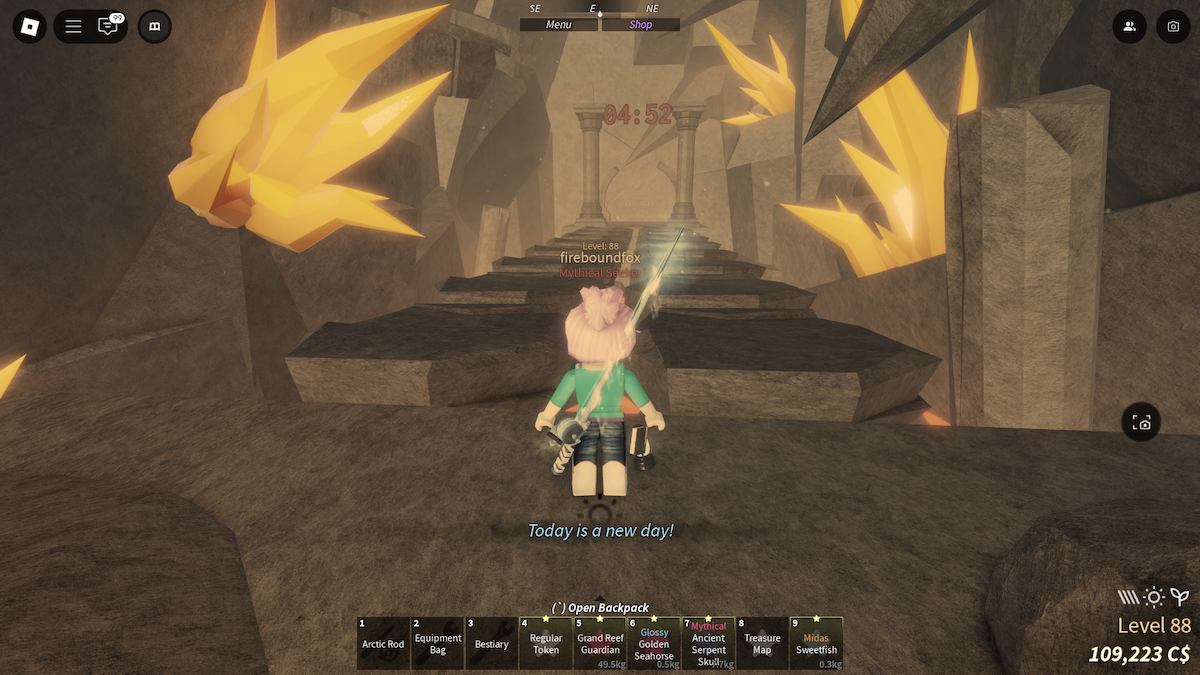Click the Open Backpack label

click(601, 608)
